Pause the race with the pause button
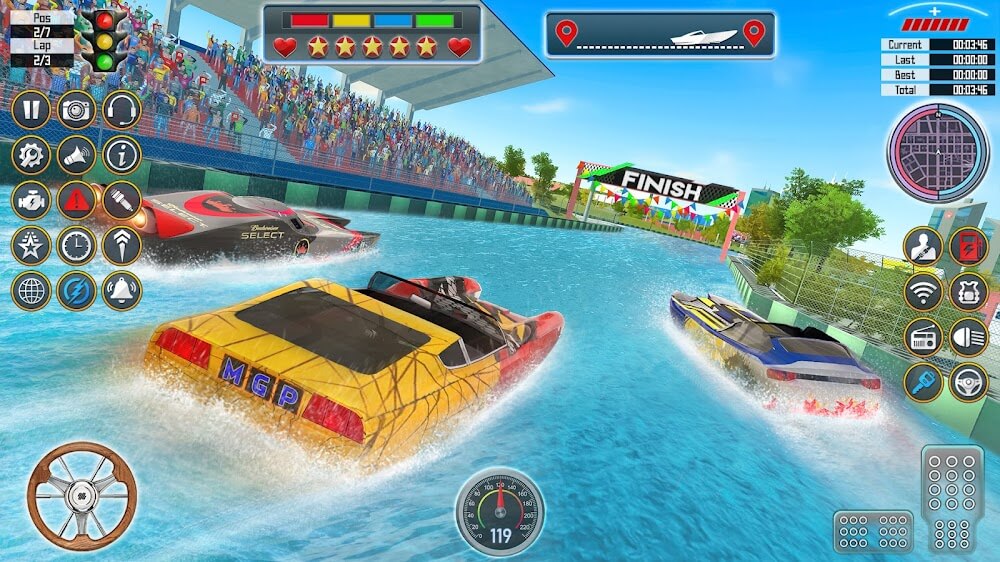The image size is (1000, 562). (x=31, y=109)
